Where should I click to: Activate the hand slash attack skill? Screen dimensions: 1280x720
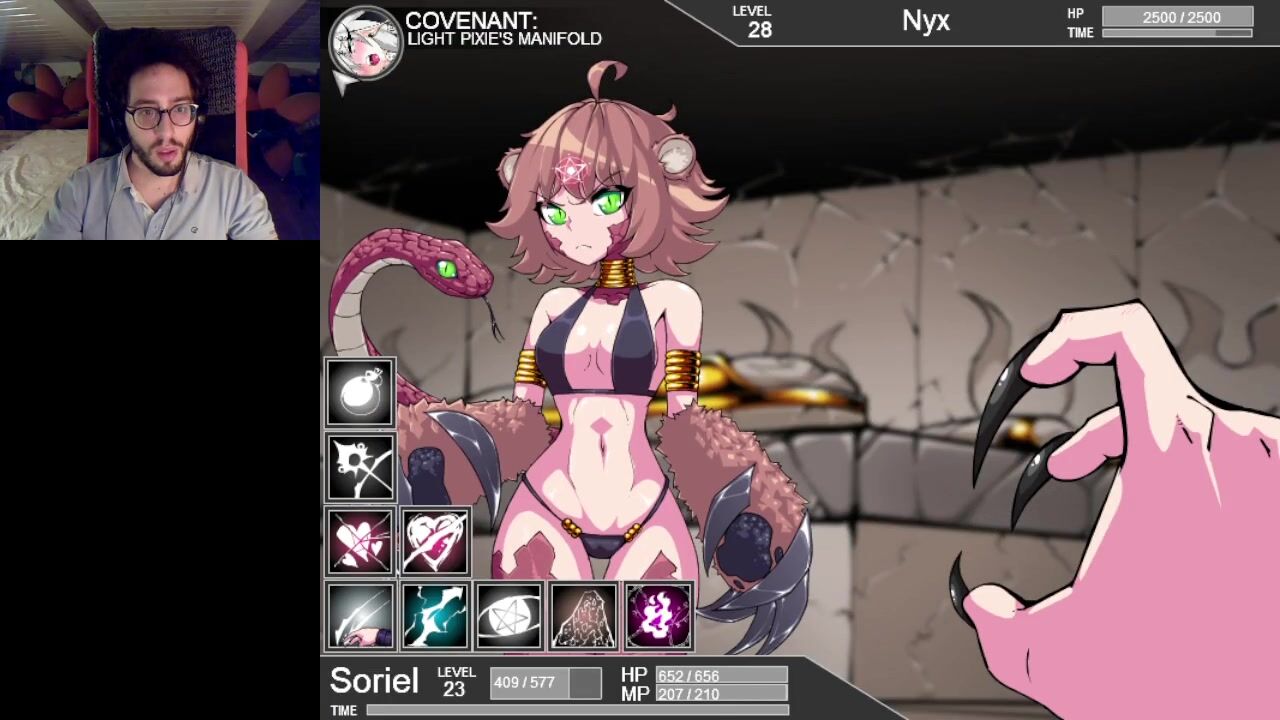coord(360,616)
